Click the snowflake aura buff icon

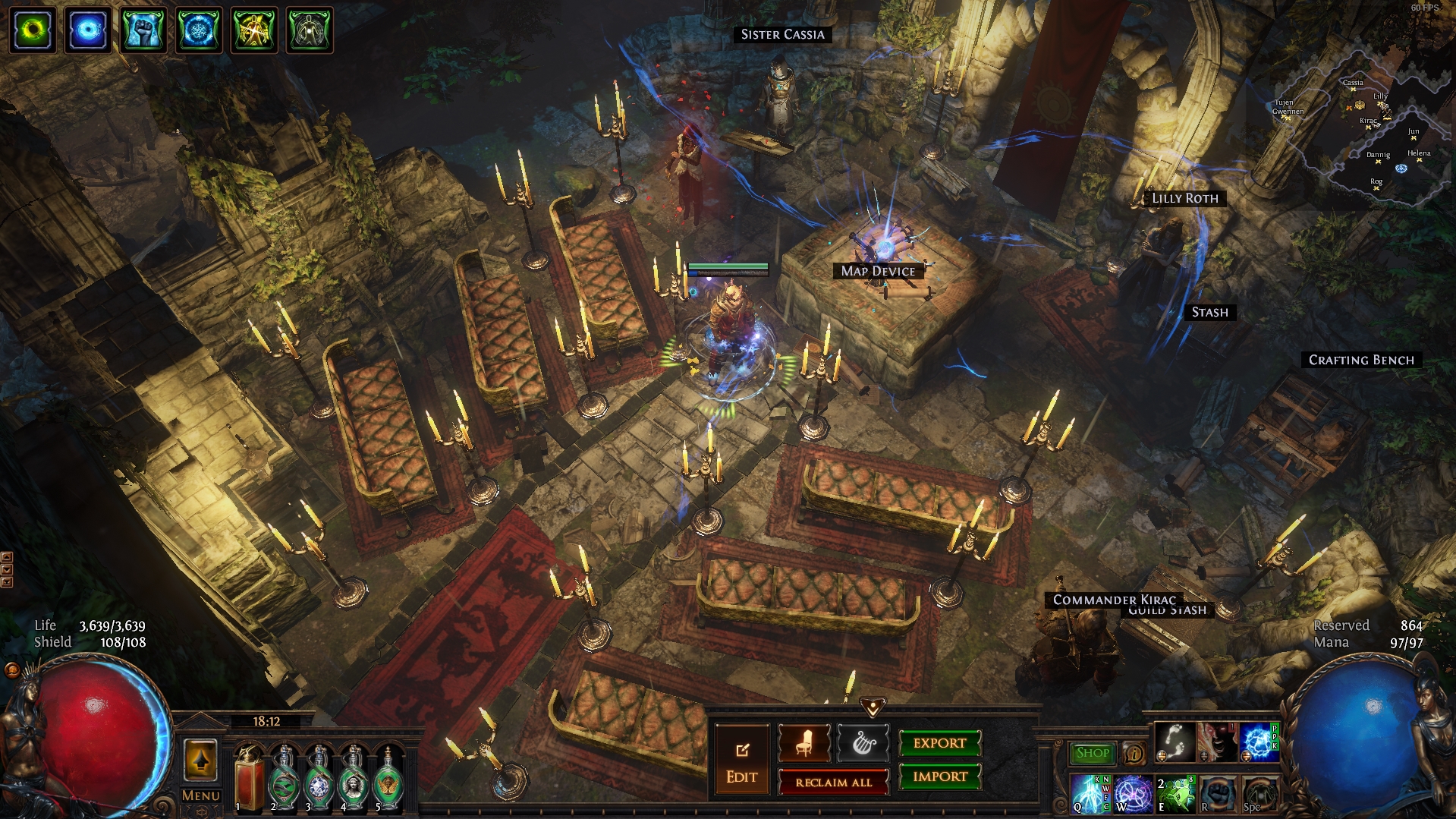click(199, 30)
